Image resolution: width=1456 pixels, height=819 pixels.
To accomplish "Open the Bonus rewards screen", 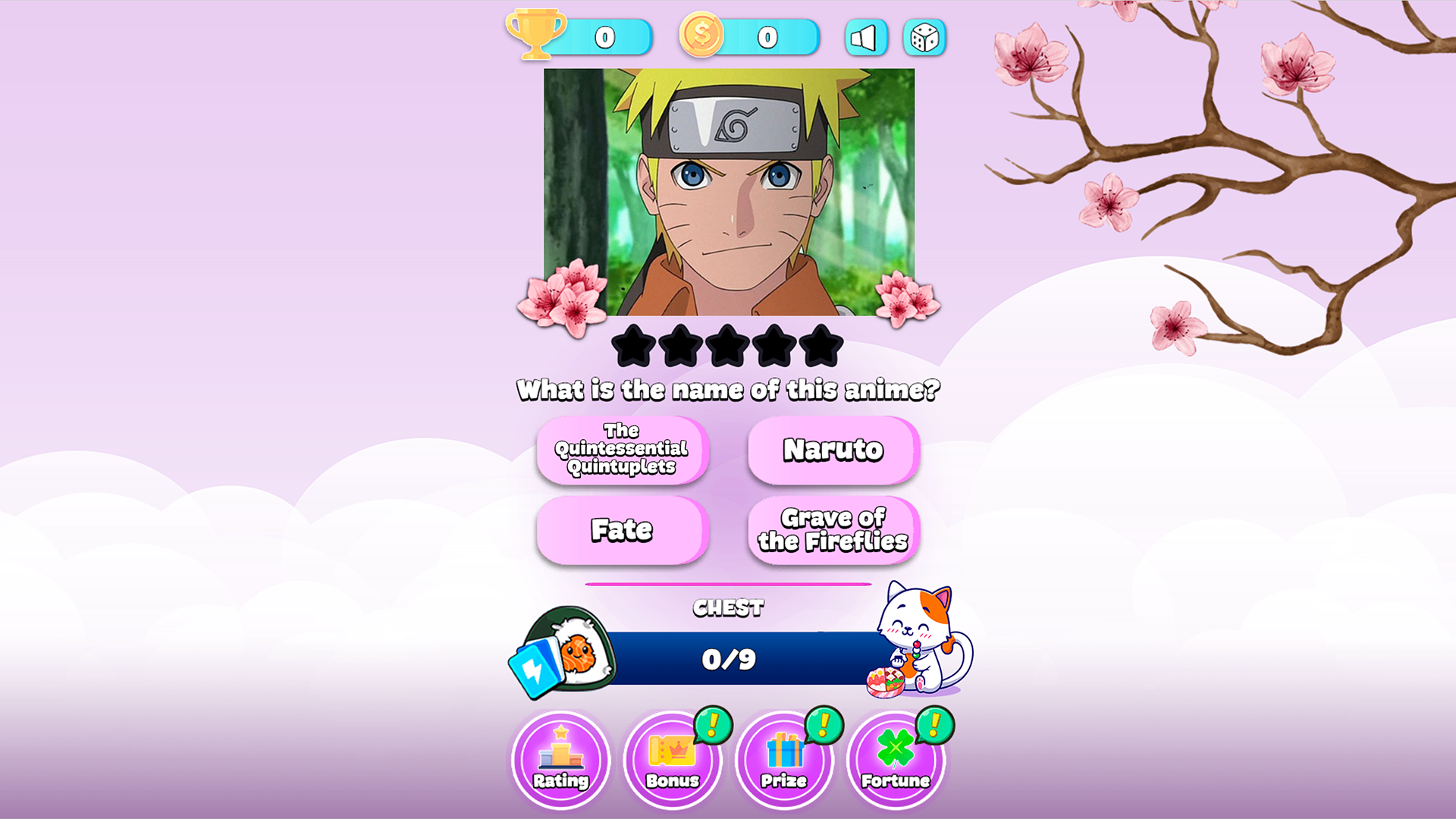I will coord(672,761).
